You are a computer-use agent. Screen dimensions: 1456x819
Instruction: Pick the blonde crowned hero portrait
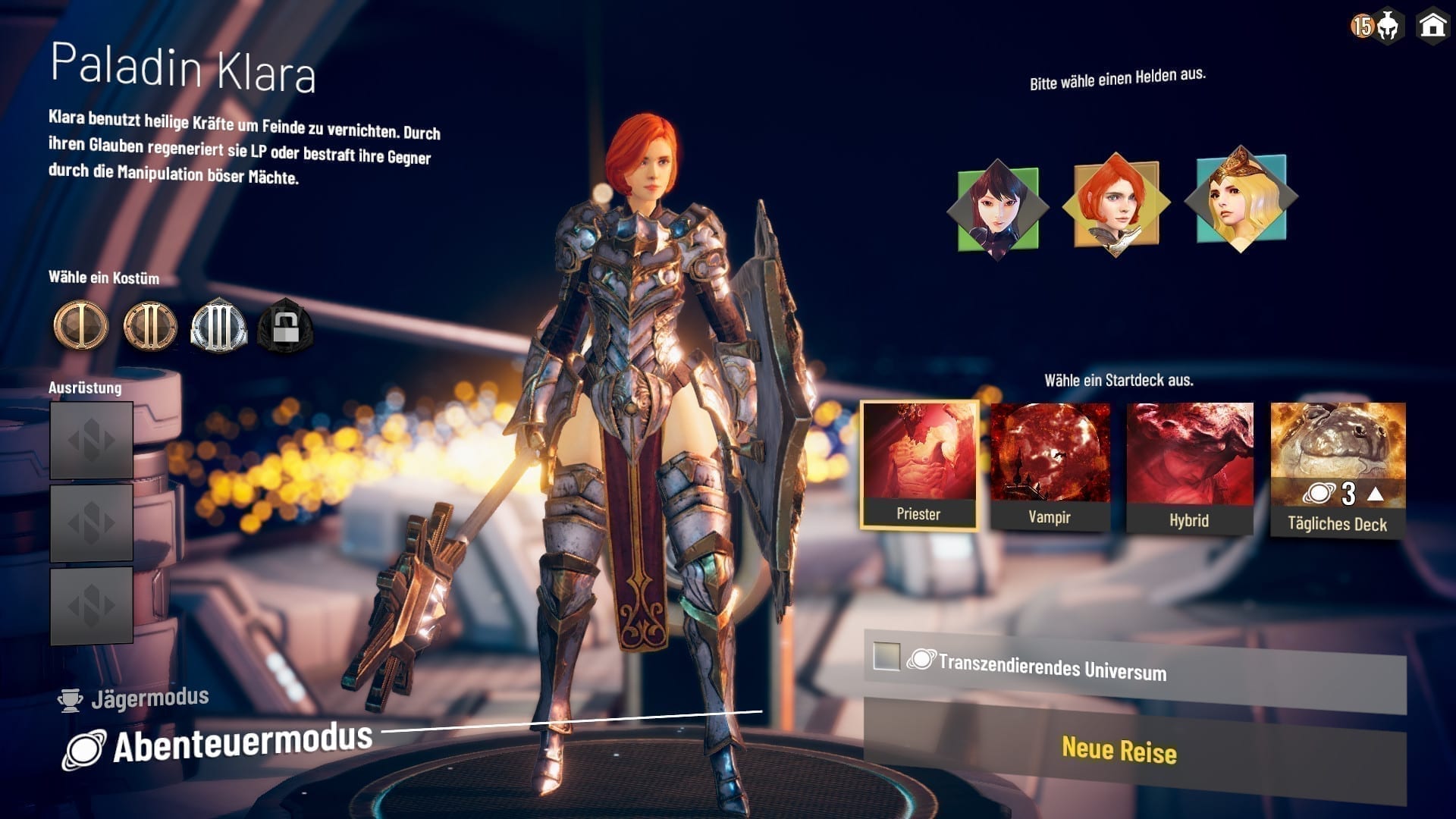pyautogui.click(x=1241, y=199)
